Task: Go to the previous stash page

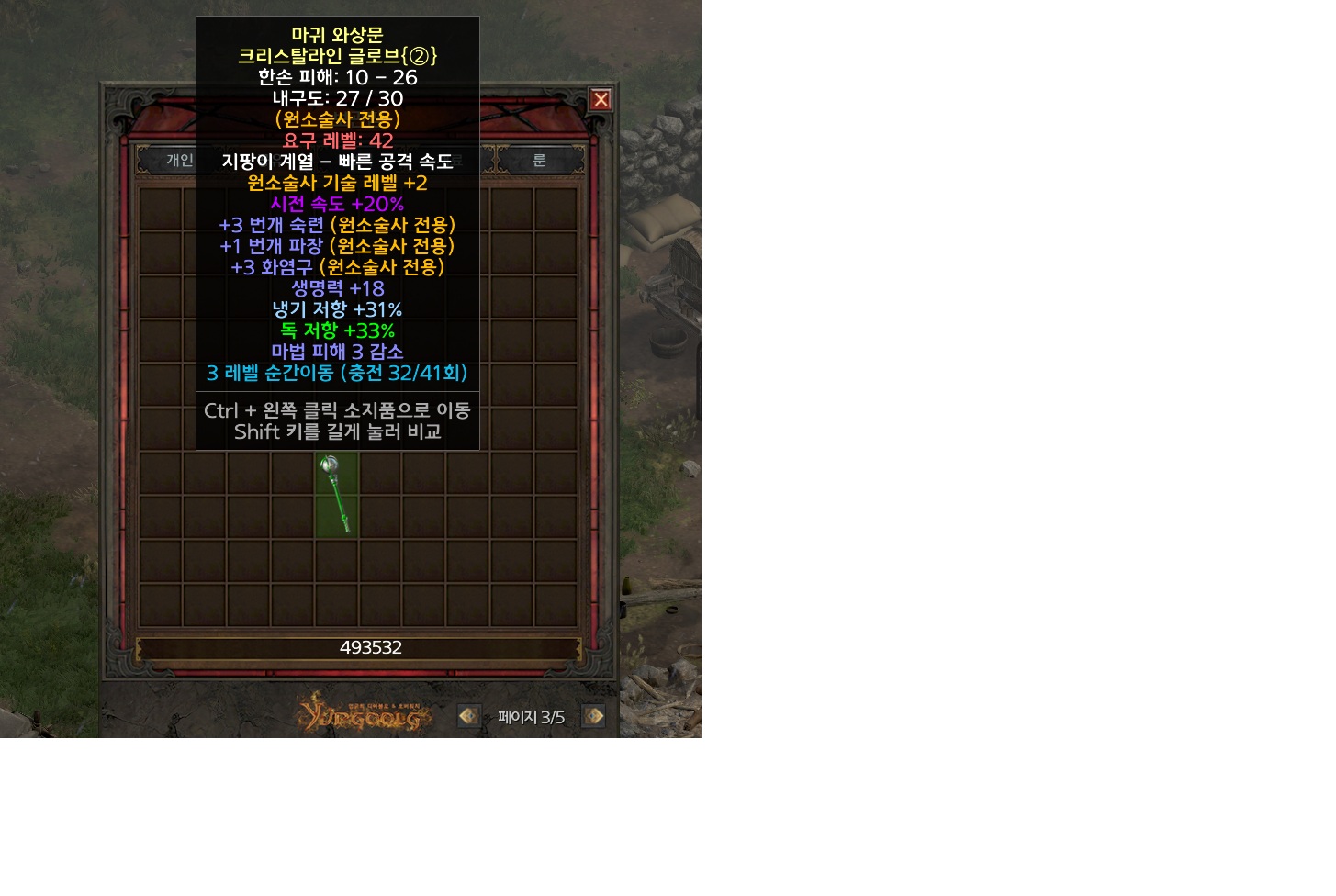Action: point(468,716)
